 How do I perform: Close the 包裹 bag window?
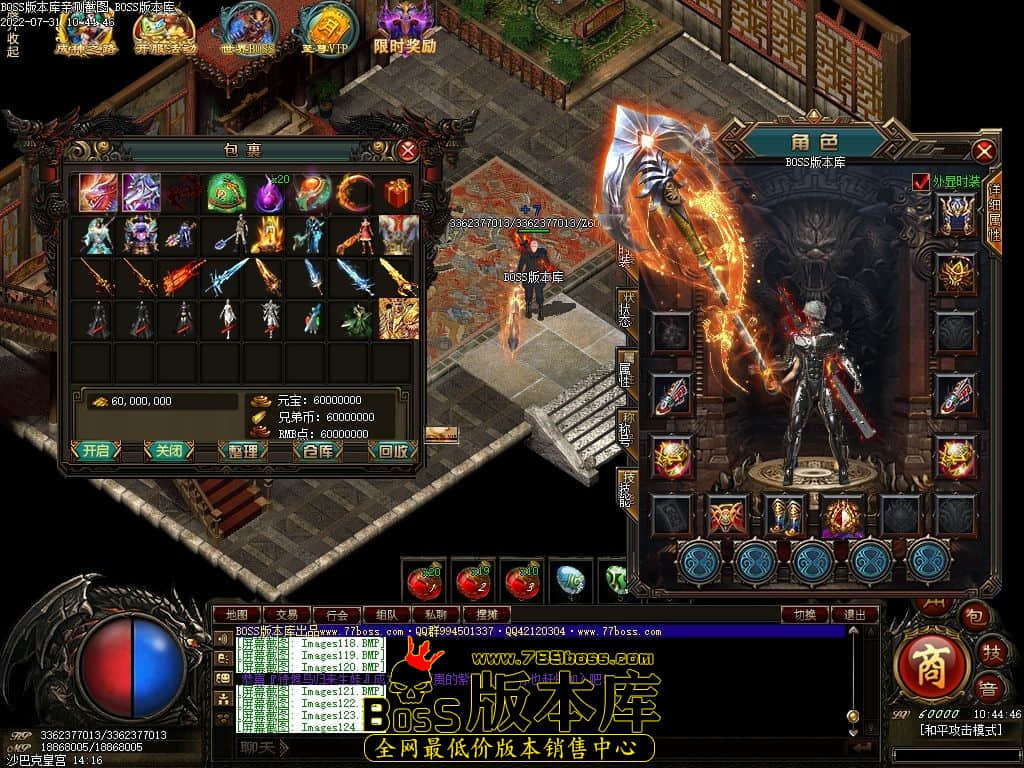point(408,151)
